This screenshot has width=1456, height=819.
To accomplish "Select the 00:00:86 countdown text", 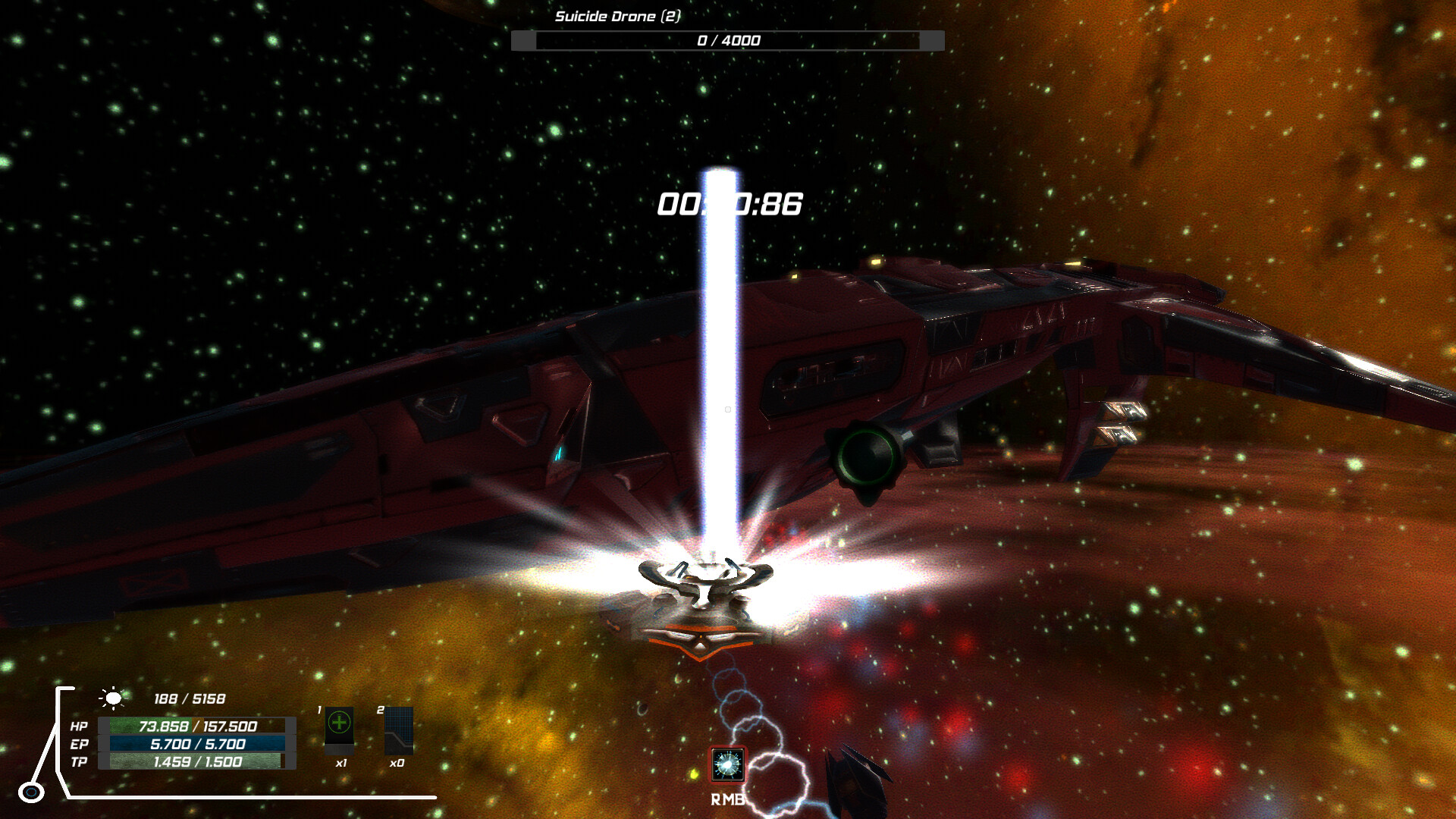I will pos(730,202).
